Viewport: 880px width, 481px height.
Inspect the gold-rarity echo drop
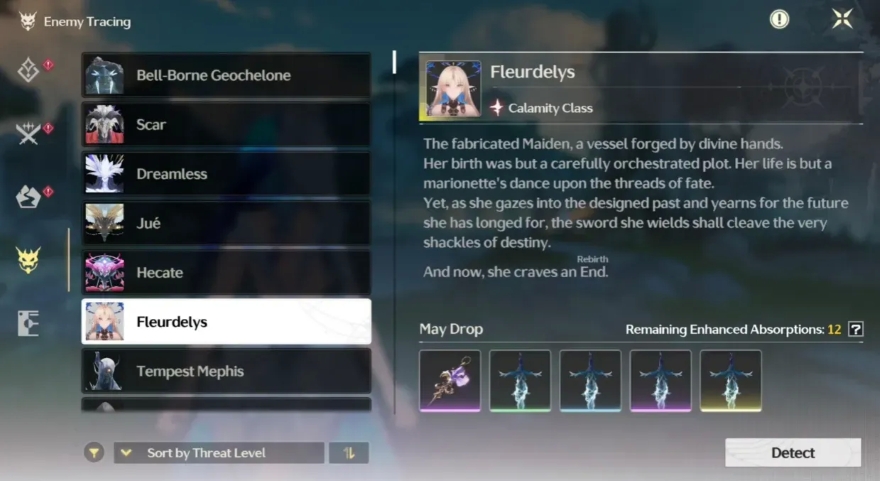click(x=730, y=380)
